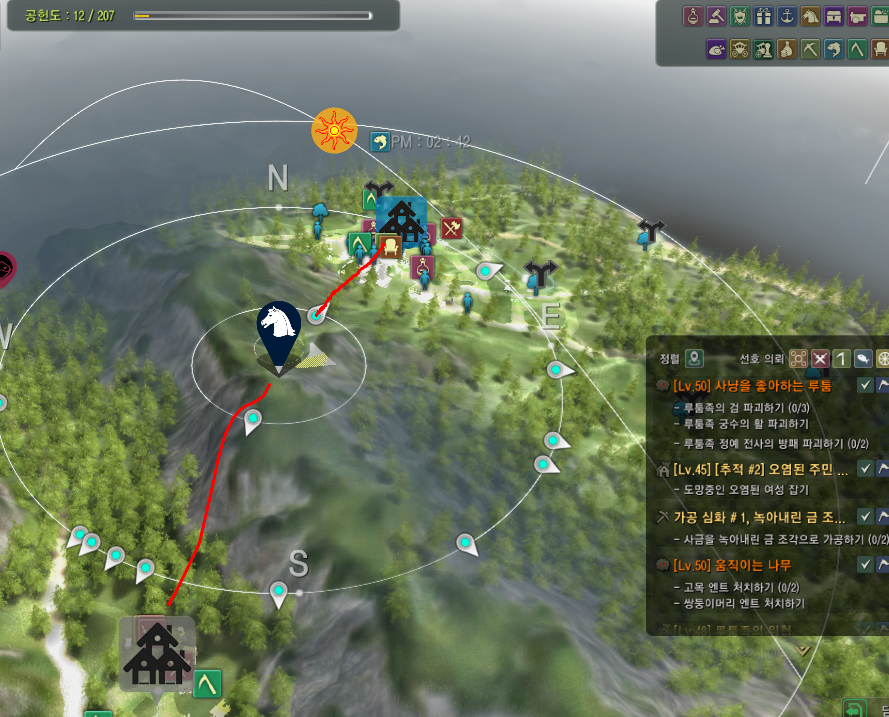Toggle the roast chicken cooking filter
This screenshot has height=717, width=889.
716,49
